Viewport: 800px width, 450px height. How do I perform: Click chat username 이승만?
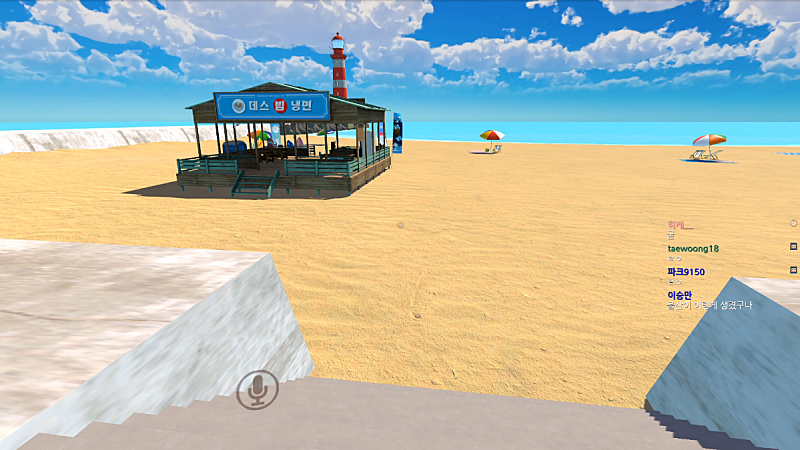coord(679,294)
